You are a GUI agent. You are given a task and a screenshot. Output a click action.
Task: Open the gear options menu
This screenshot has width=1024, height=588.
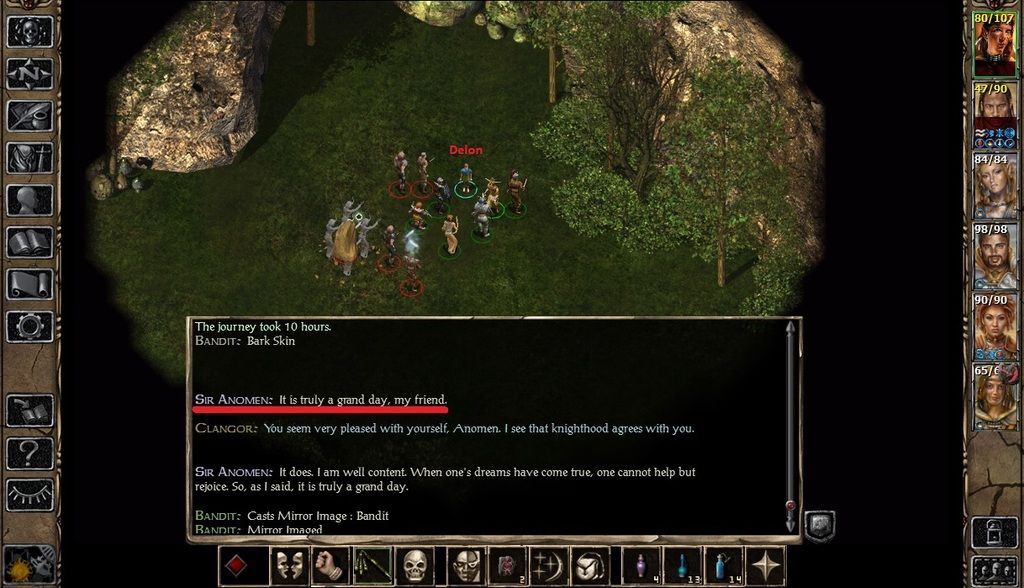29,326
